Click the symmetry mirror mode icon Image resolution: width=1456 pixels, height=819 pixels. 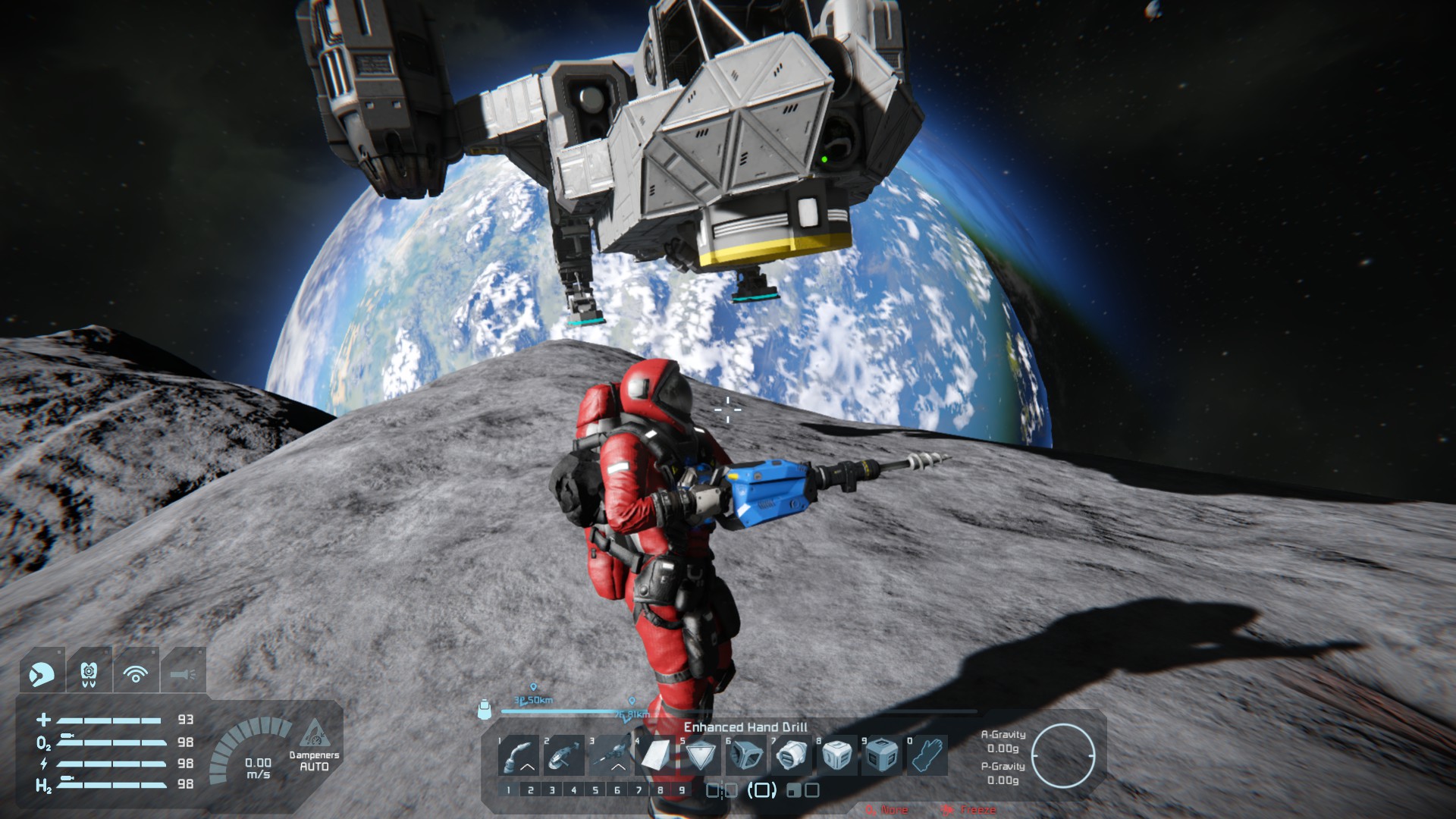coord(721,790)
